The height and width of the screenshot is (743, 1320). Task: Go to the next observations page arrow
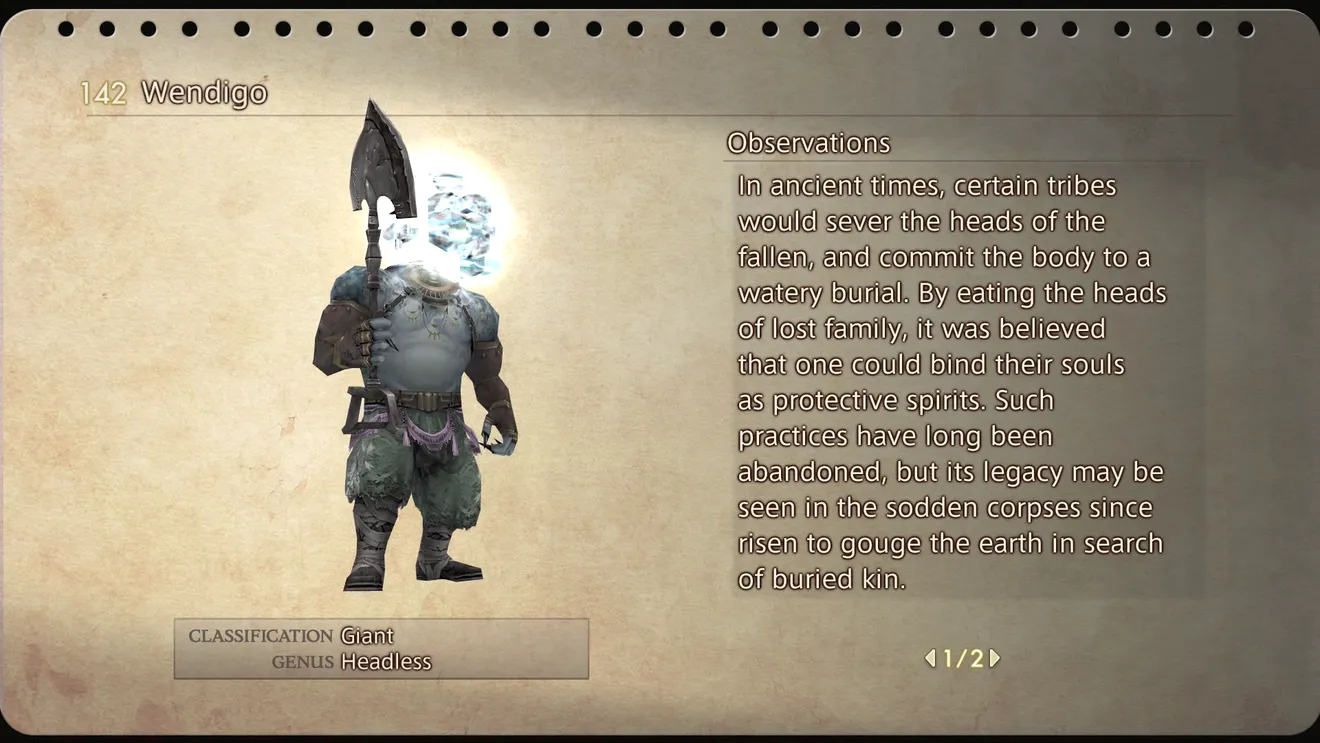[995, 658]
